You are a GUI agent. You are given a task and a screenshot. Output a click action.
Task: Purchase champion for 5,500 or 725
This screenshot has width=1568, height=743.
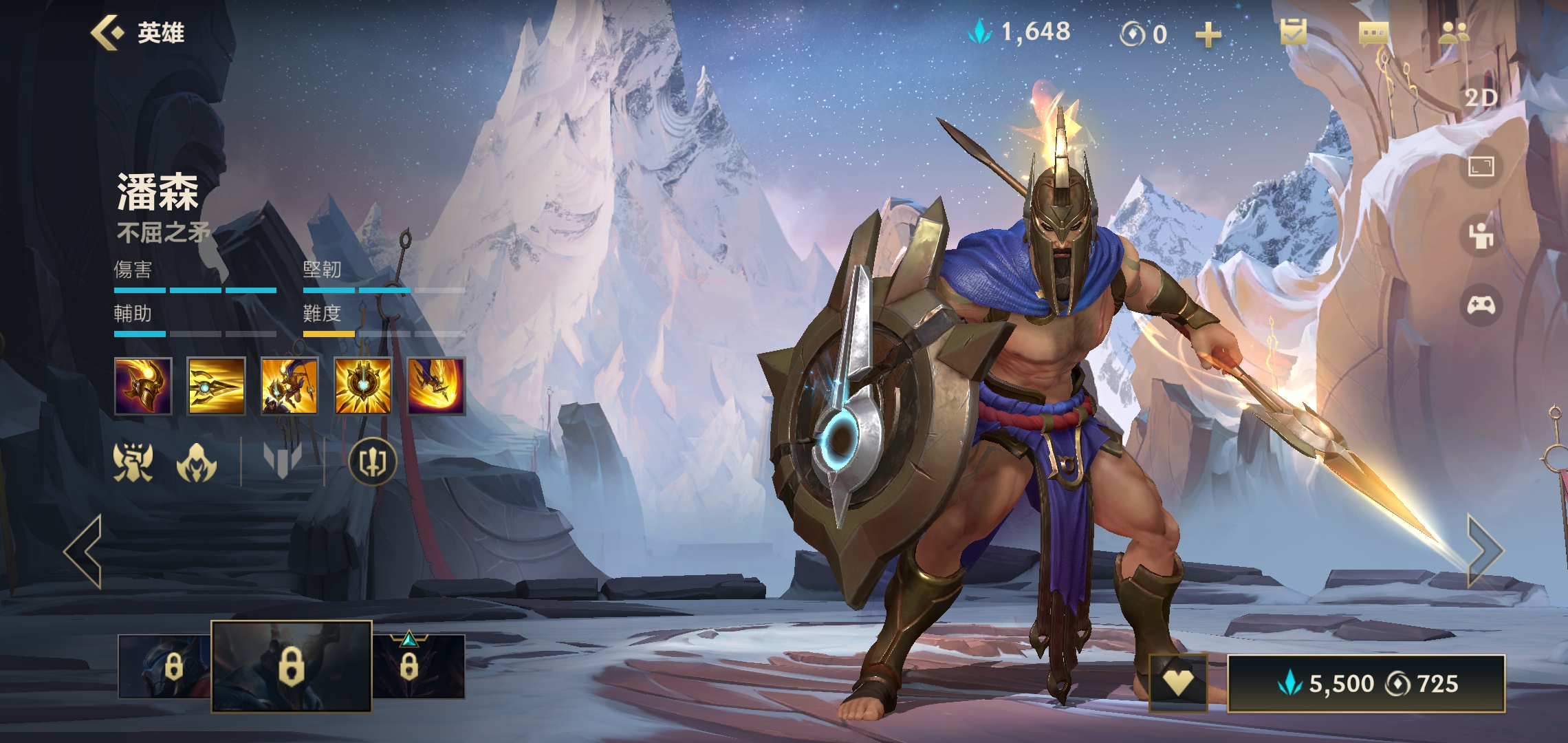1366,683
